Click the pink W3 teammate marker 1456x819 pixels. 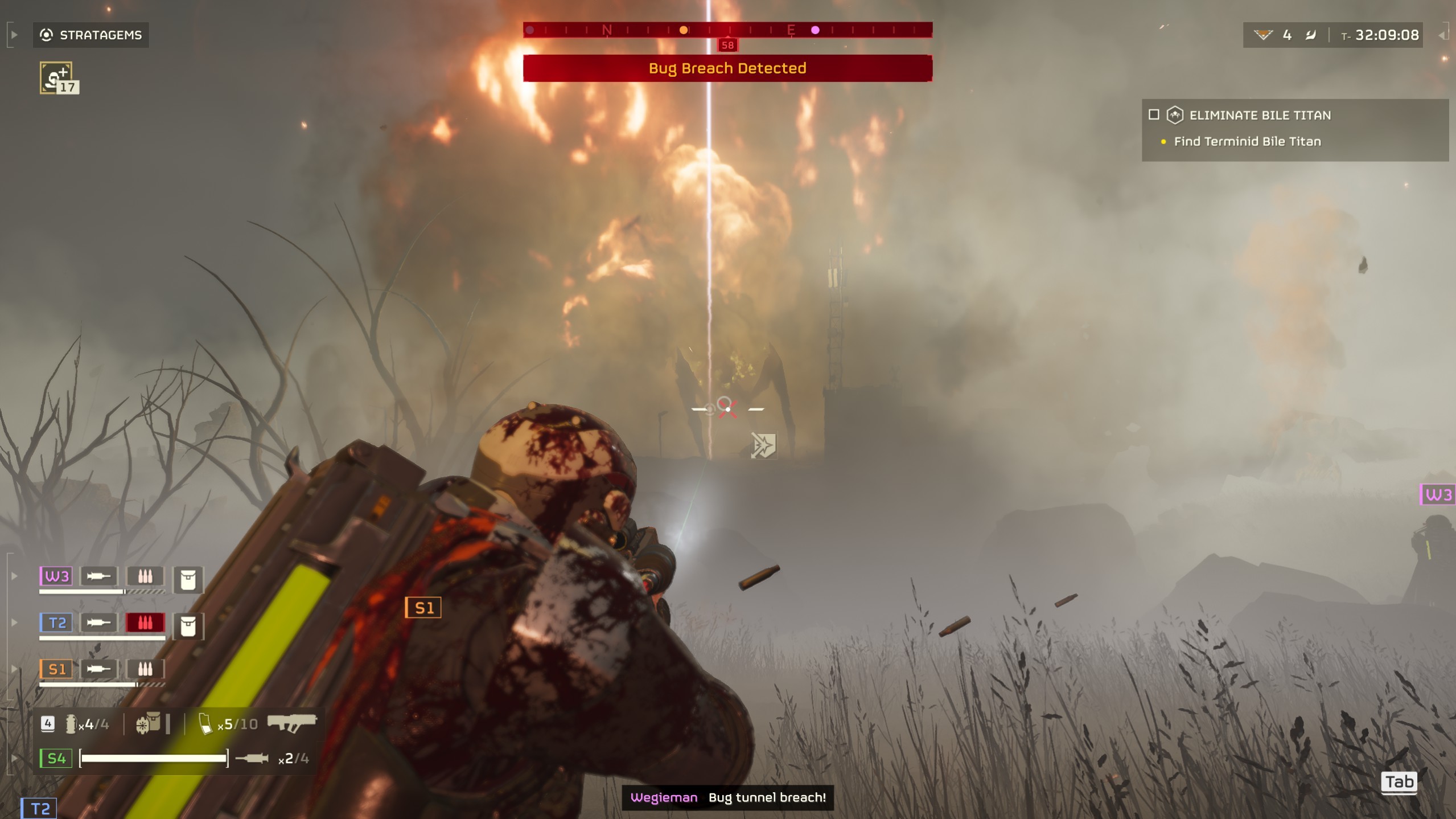click(x=1438, y=494)
